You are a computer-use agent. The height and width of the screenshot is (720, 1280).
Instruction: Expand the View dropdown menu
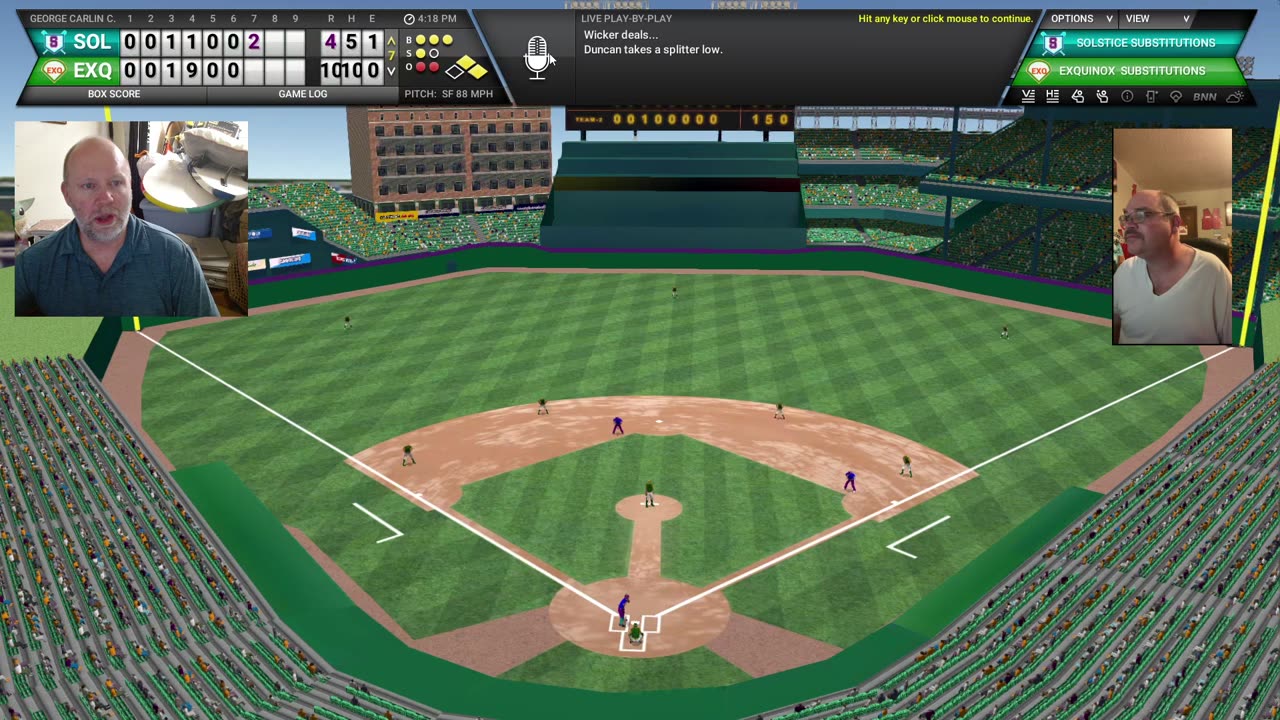coord(1157,19)
